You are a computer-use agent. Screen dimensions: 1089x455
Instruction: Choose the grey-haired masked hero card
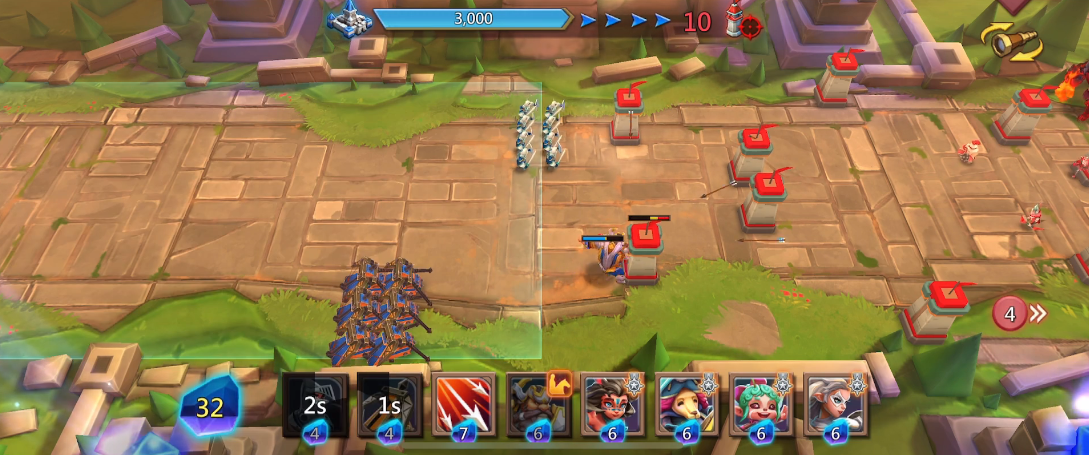click(836, 405)
